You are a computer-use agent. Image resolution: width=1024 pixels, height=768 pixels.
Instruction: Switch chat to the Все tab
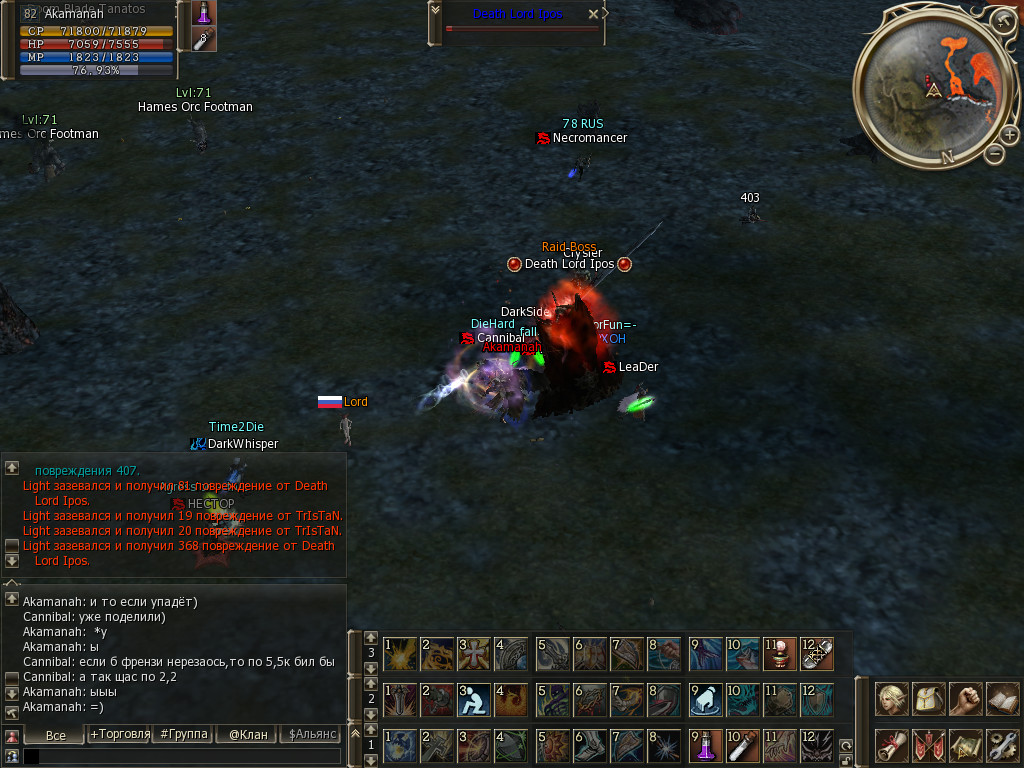click(x=55, y=735)
